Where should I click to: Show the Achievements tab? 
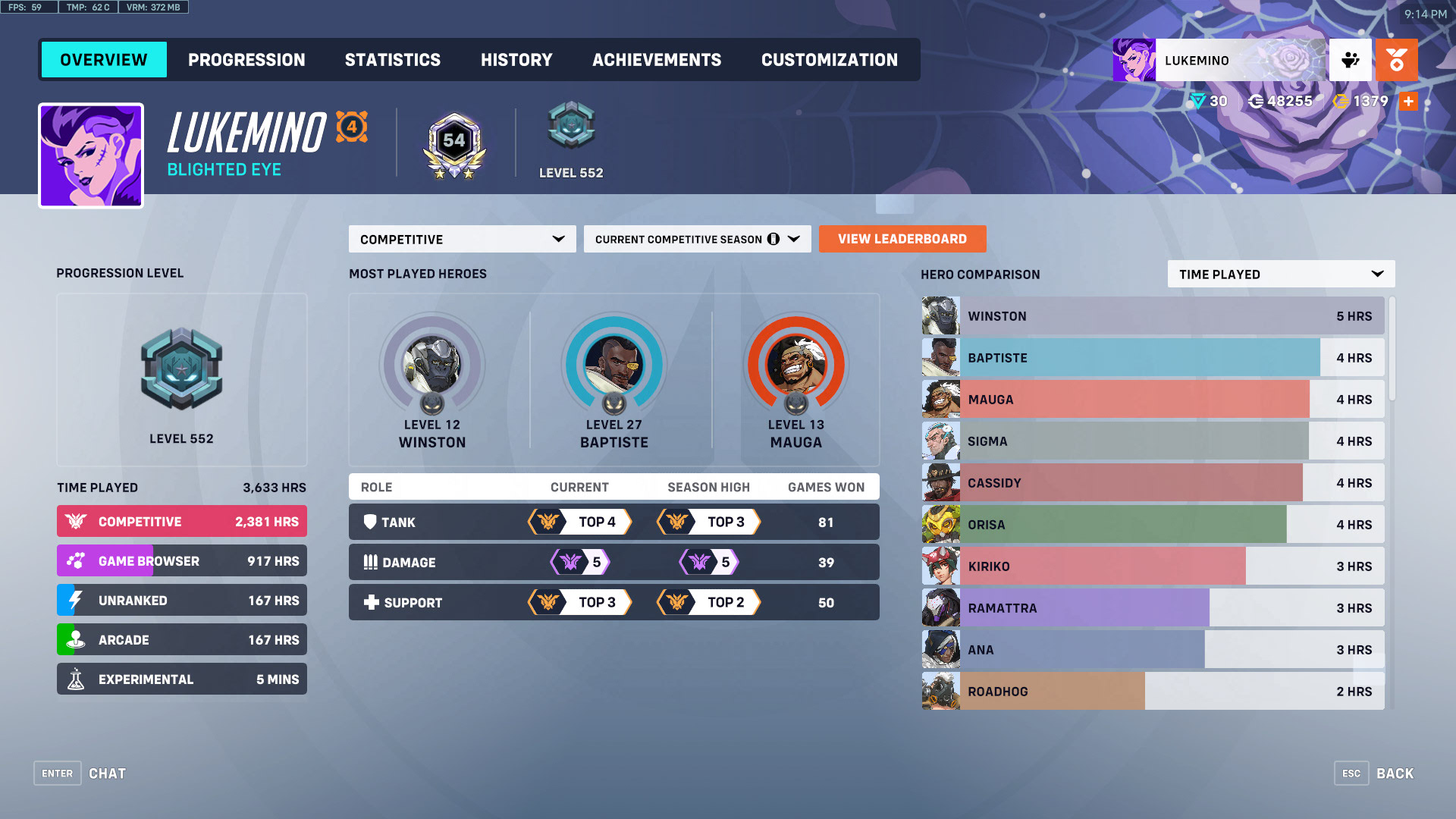657,60
